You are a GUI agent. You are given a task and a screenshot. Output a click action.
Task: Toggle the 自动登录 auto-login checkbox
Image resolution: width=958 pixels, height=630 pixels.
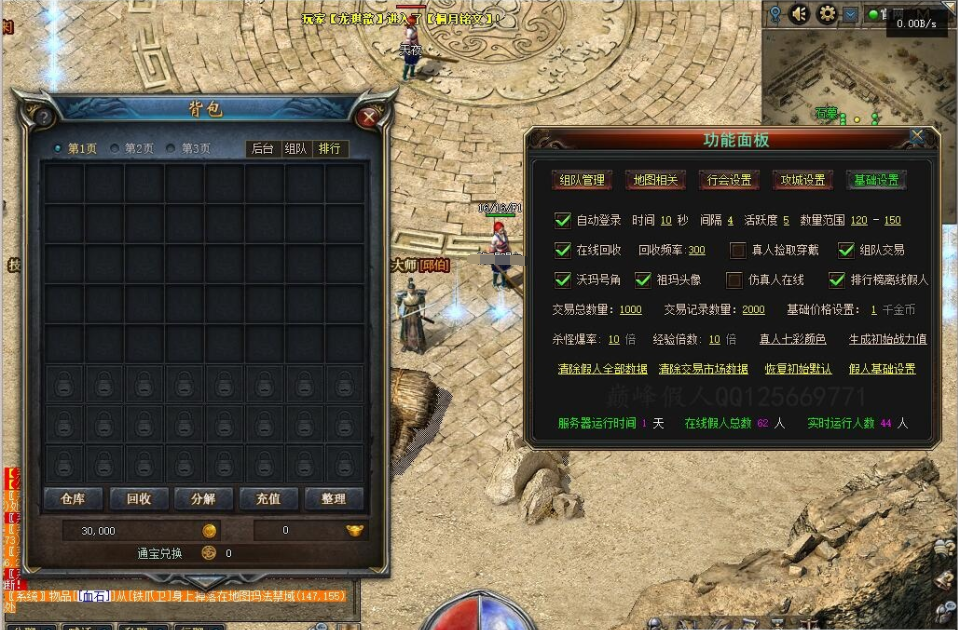click(x=562, y=220)
